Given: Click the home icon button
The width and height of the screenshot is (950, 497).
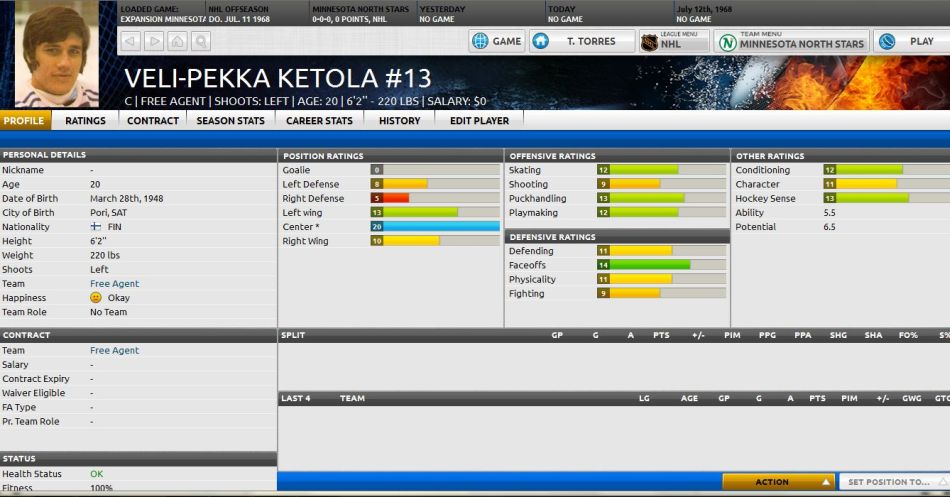Looking at the screenshot, I should [x=178, y=41].
